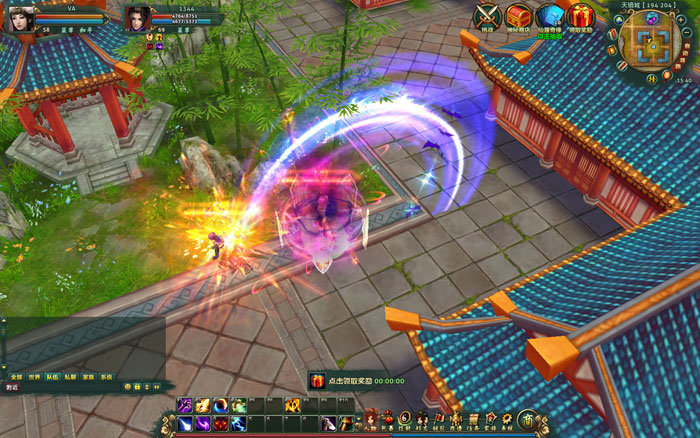Open the 神秘商店 treasure chest shop
This screenshot has width=700, height=438.
[x=517, y=16]
